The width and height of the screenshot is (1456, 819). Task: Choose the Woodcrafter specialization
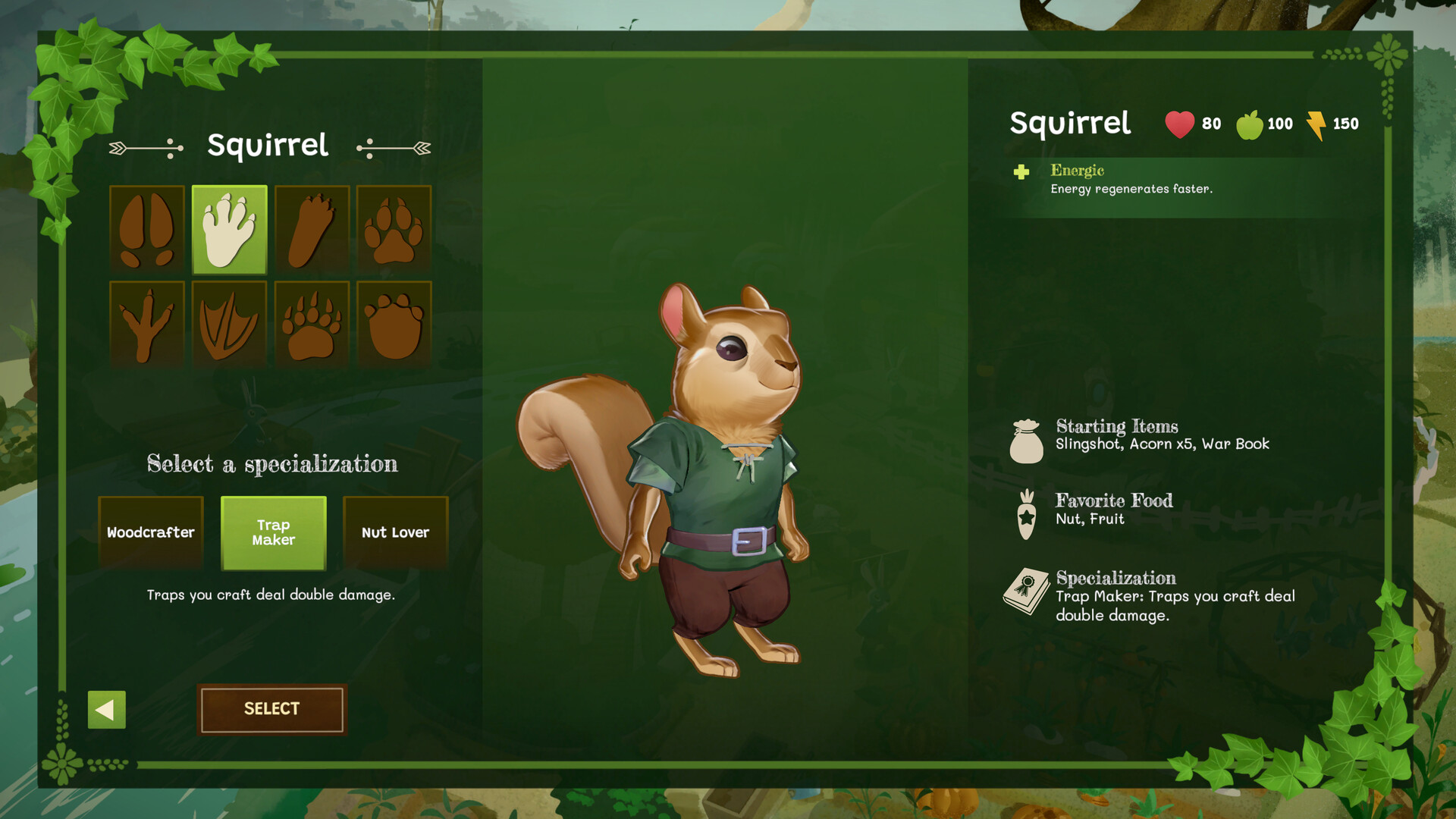click(151, 532)
